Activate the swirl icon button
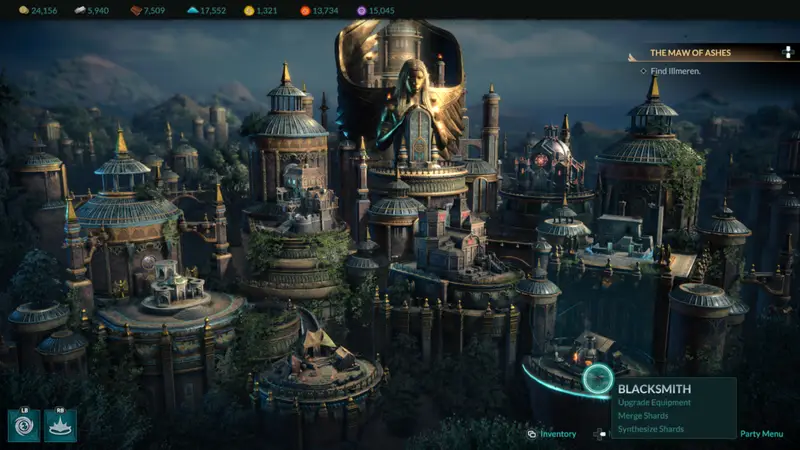Viewport: 800px width, 450px height. pyautogui.click(x=24, y=425)
